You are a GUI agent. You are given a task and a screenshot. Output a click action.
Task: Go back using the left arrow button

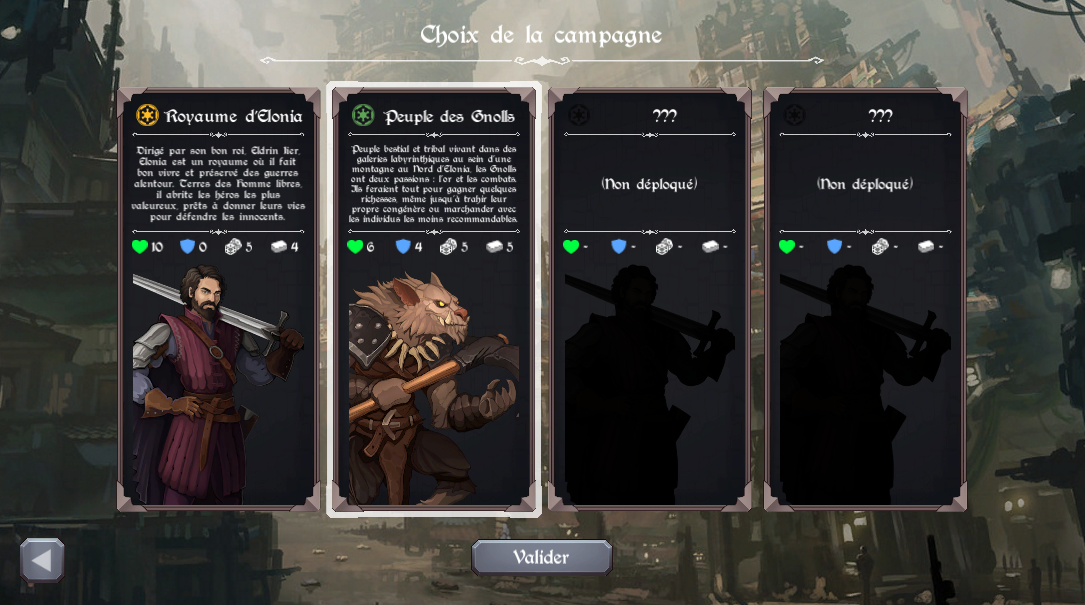[42, 560]
